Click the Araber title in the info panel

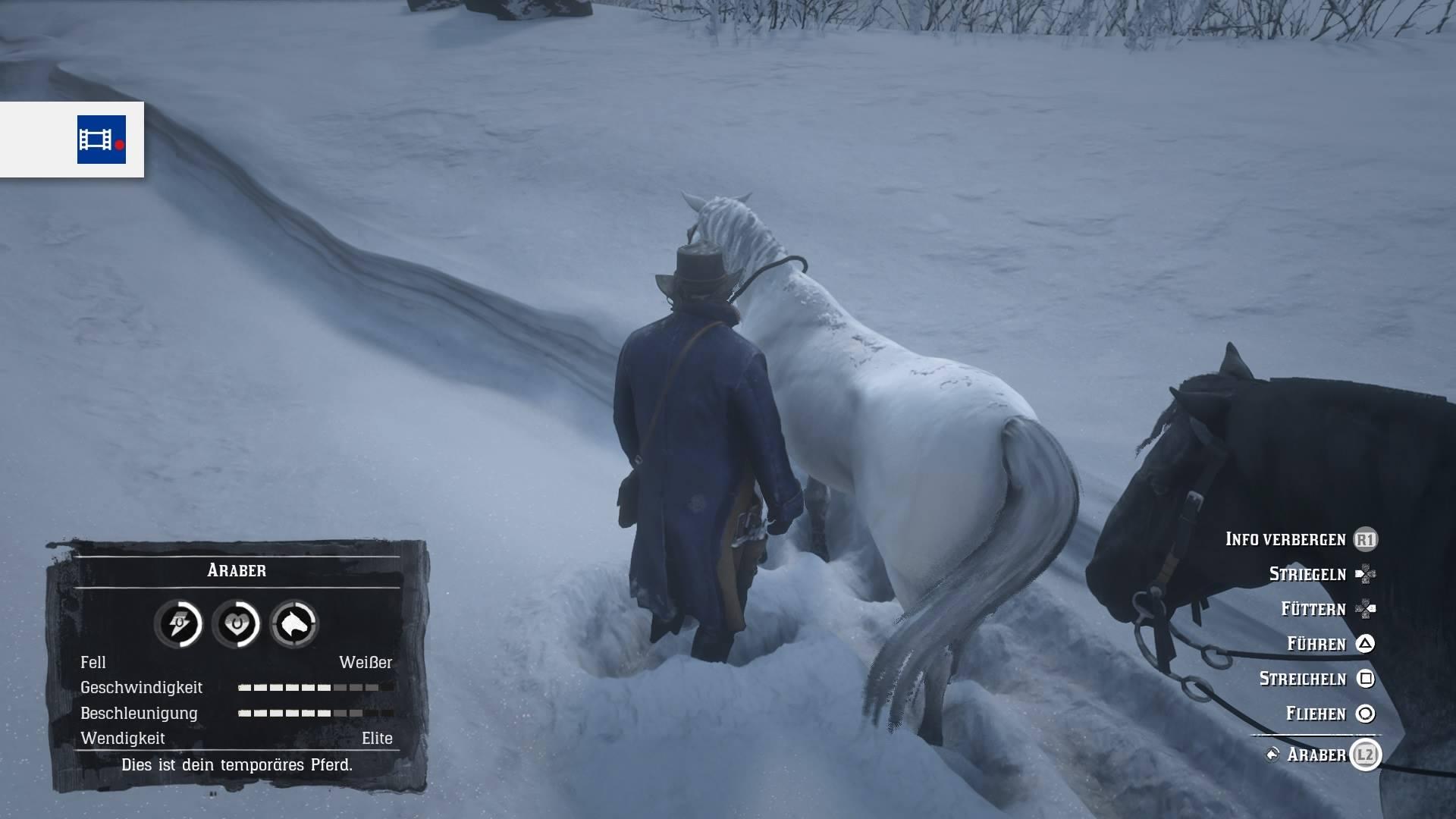(237, 570)
